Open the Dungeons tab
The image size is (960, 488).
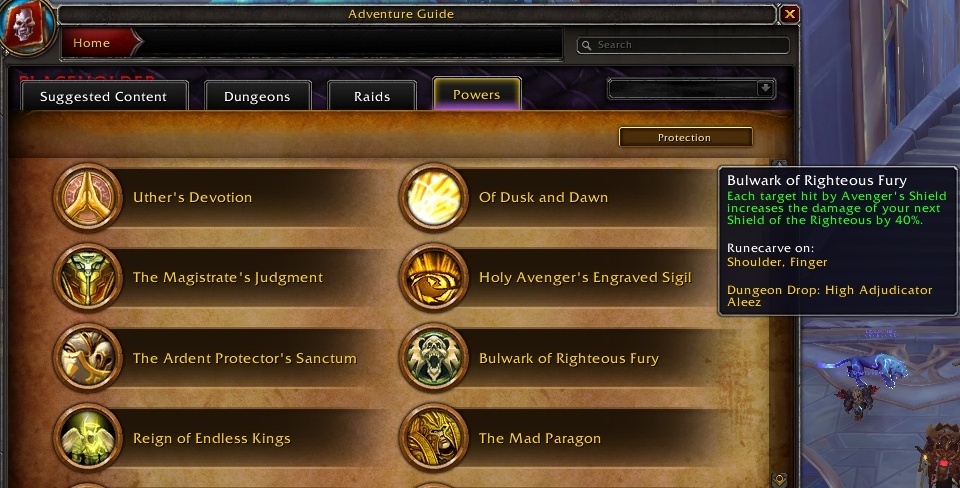coord(256,96)
